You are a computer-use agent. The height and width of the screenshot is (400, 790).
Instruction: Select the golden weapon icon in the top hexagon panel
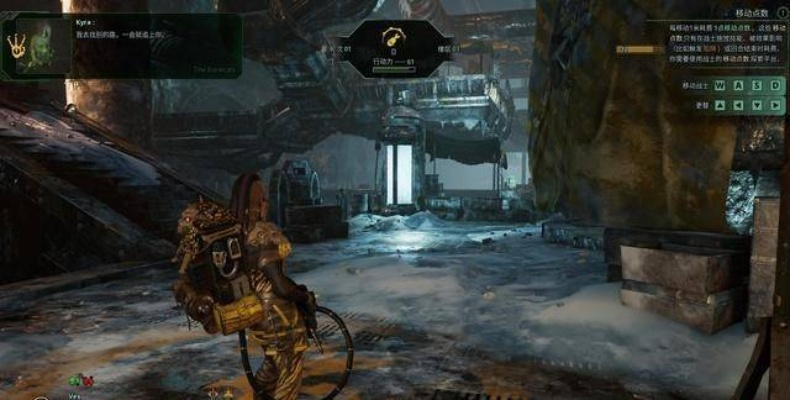tap(393, 38)
